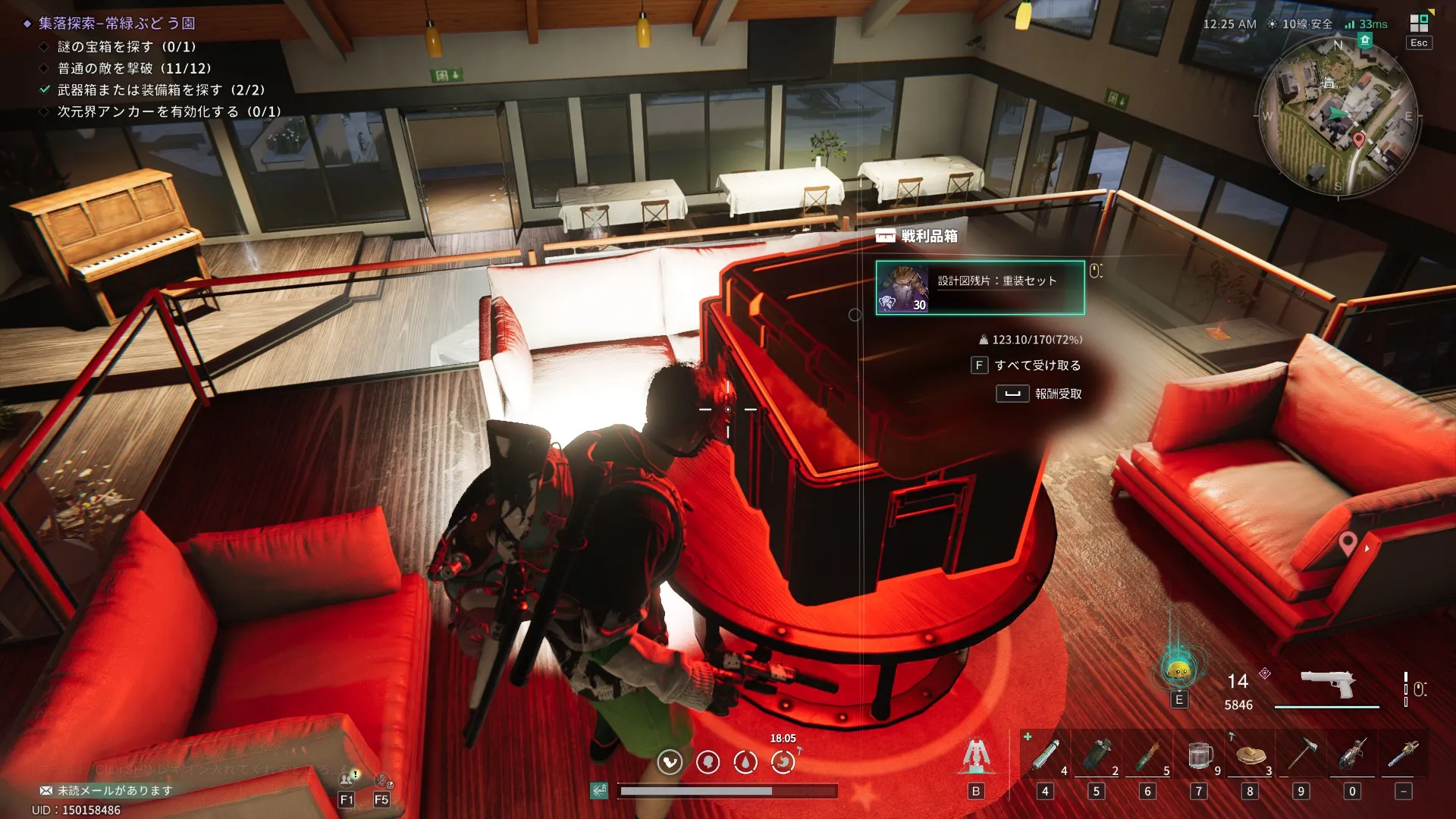Take all loot with すべて受け取る
Viewport: 1456px width, 819px height.
coord(1027,366)
